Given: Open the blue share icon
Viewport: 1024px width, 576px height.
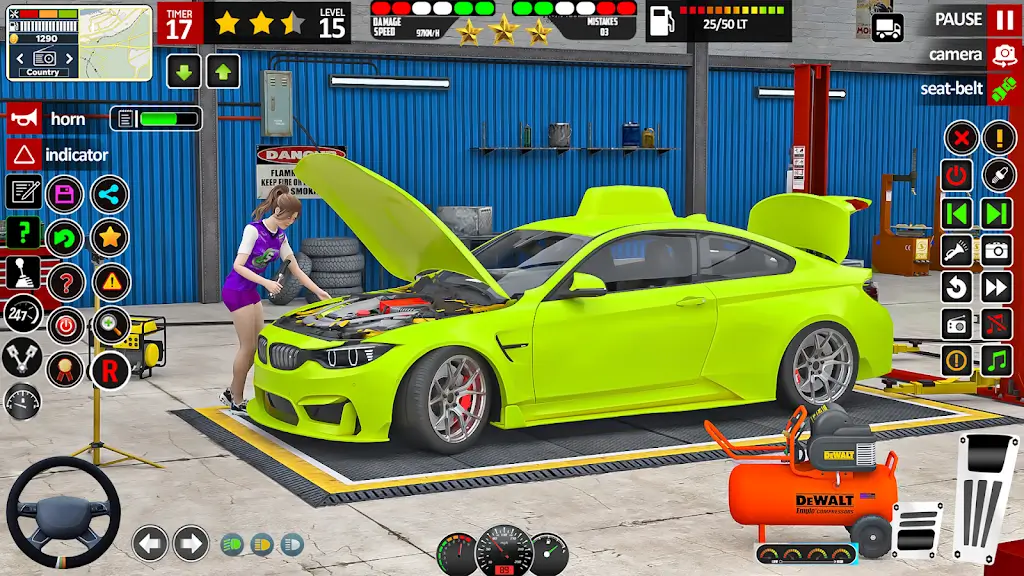Looking at the screenshot, I should coord(110,194).
